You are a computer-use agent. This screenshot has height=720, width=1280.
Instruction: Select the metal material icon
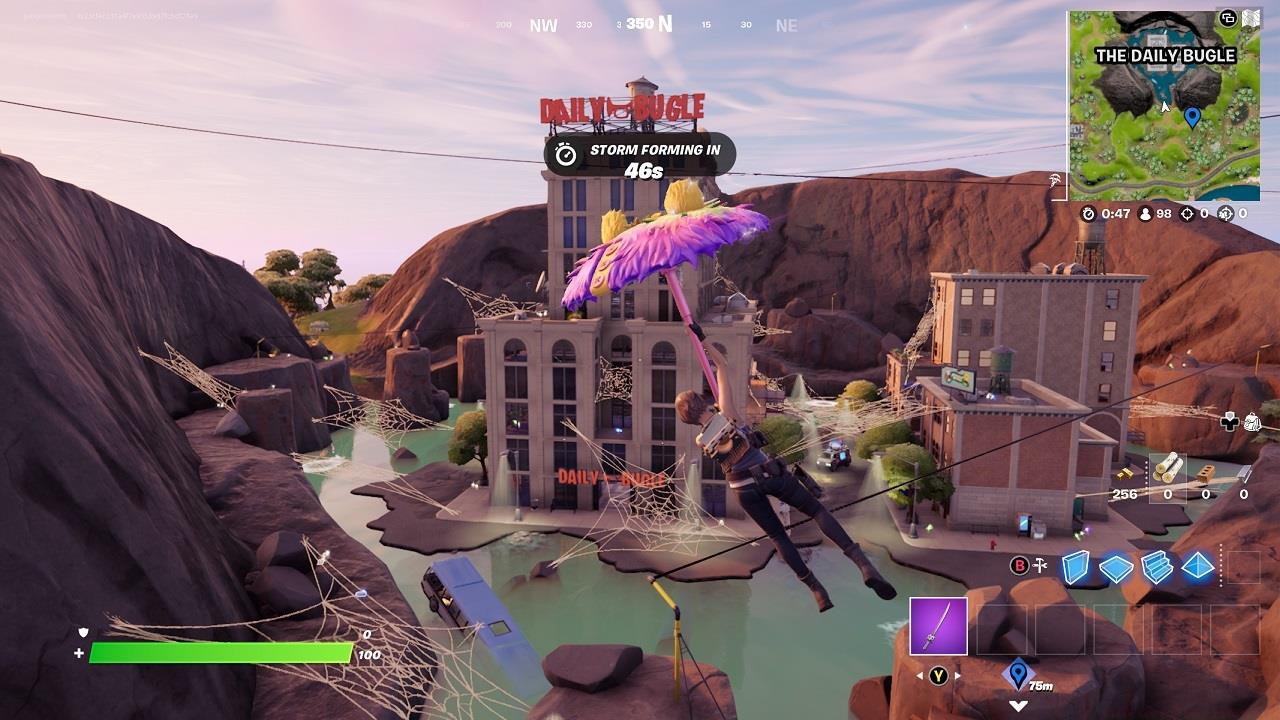click(x=1243, y=472)
